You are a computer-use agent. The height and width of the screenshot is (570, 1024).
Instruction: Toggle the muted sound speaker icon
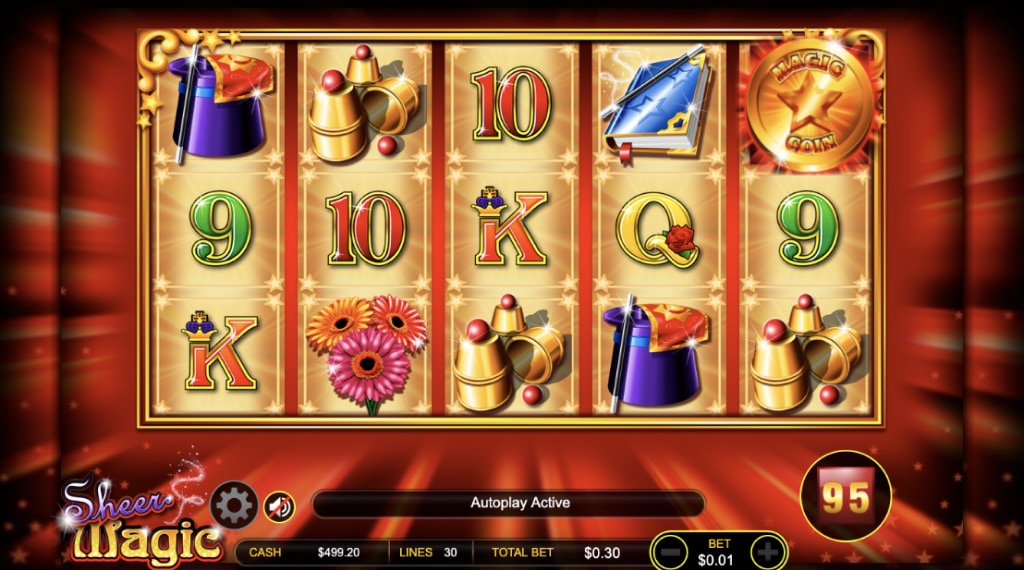tap(280, 507)
